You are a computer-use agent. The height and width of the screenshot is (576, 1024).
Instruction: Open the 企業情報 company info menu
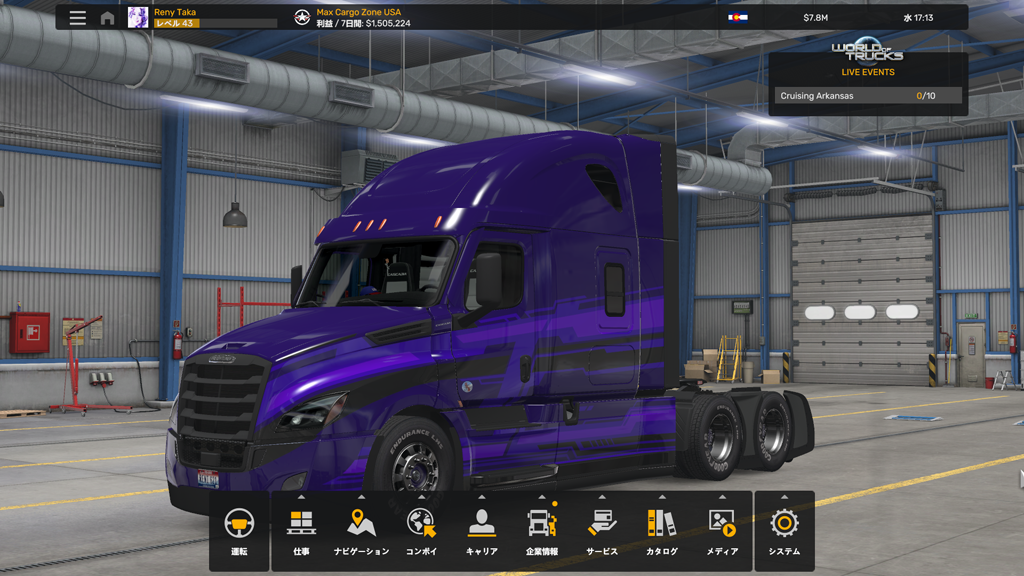[x=542, y=531]
